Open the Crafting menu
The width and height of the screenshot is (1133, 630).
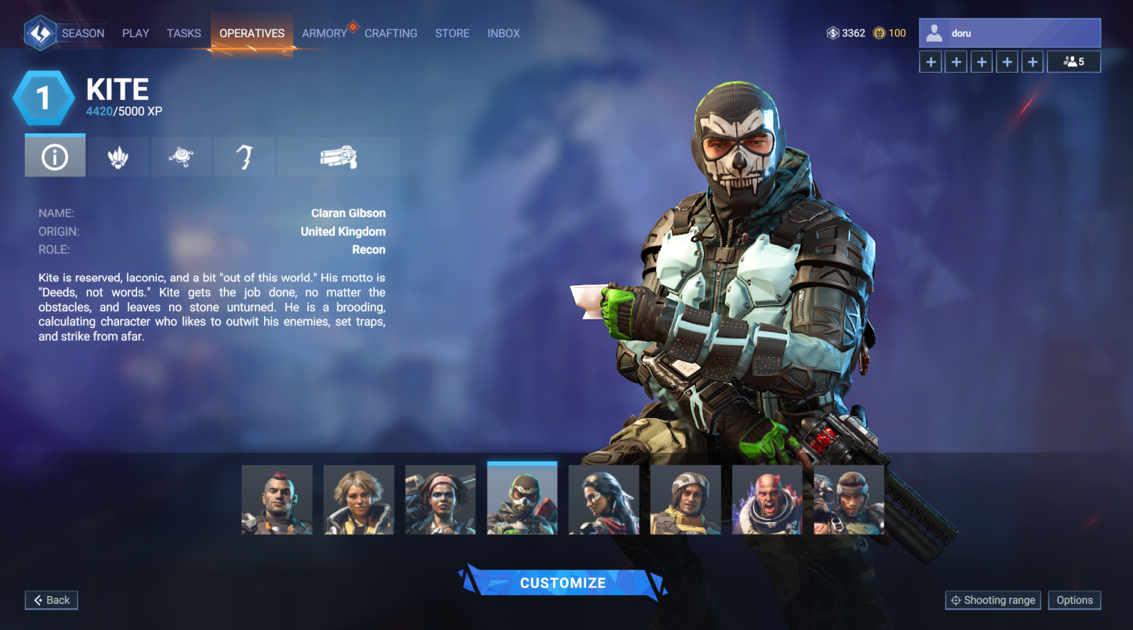(391, 33)
